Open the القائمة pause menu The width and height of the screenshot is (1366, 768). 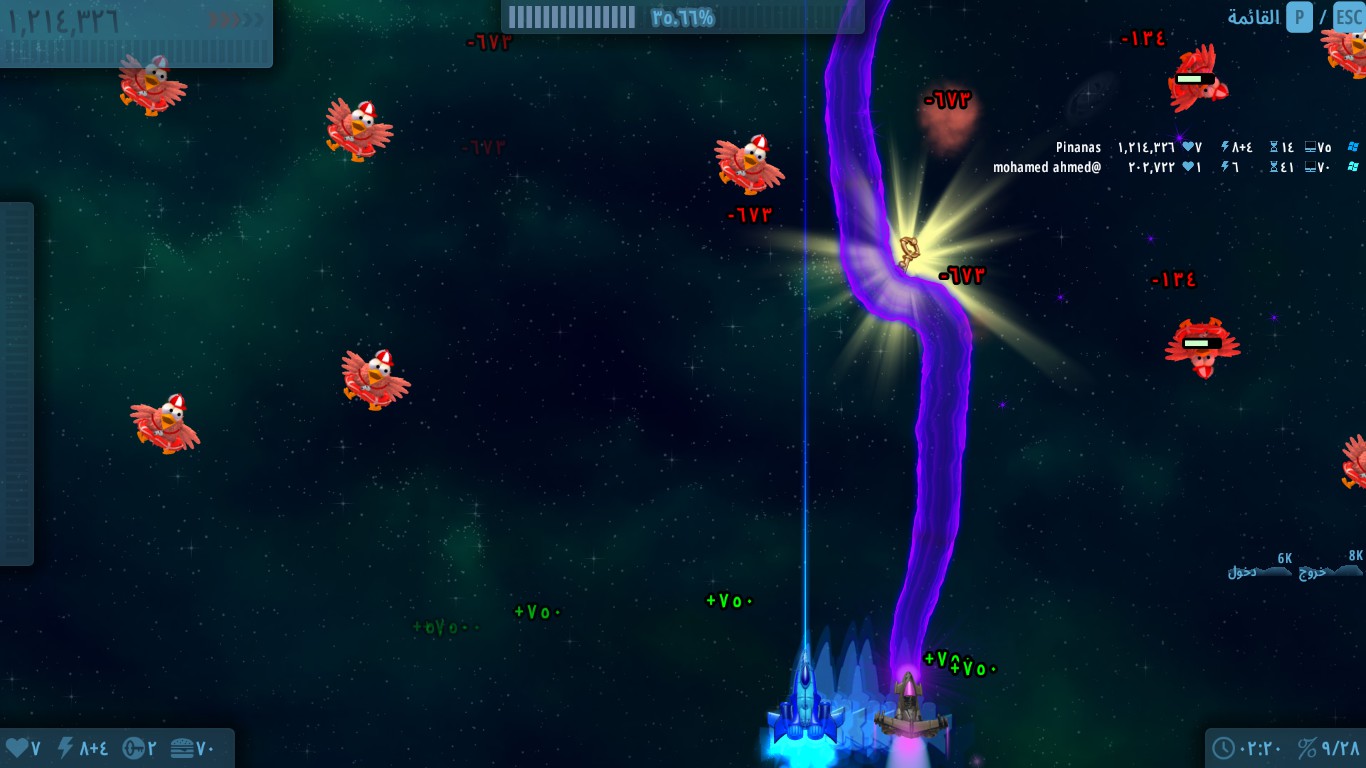1254,18
